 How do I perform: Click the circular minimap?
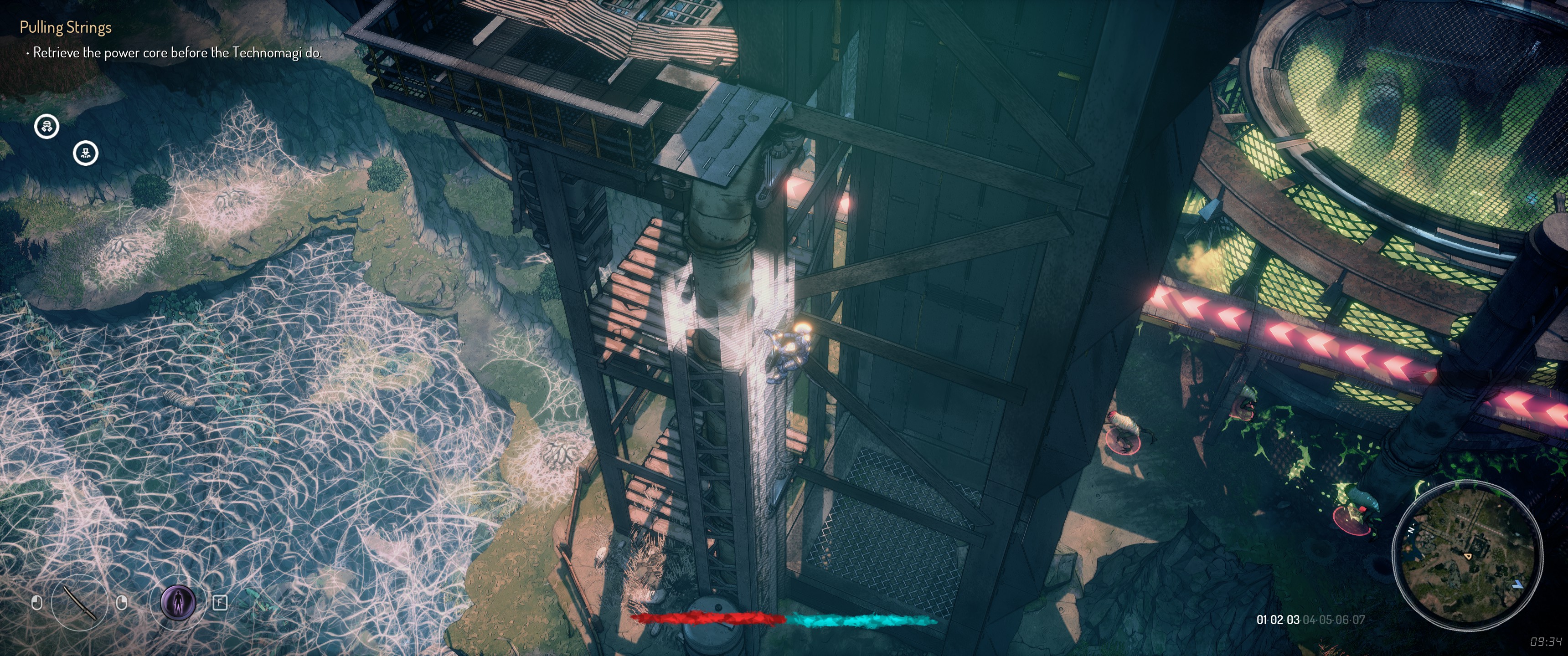click(x=1467, y=554)
